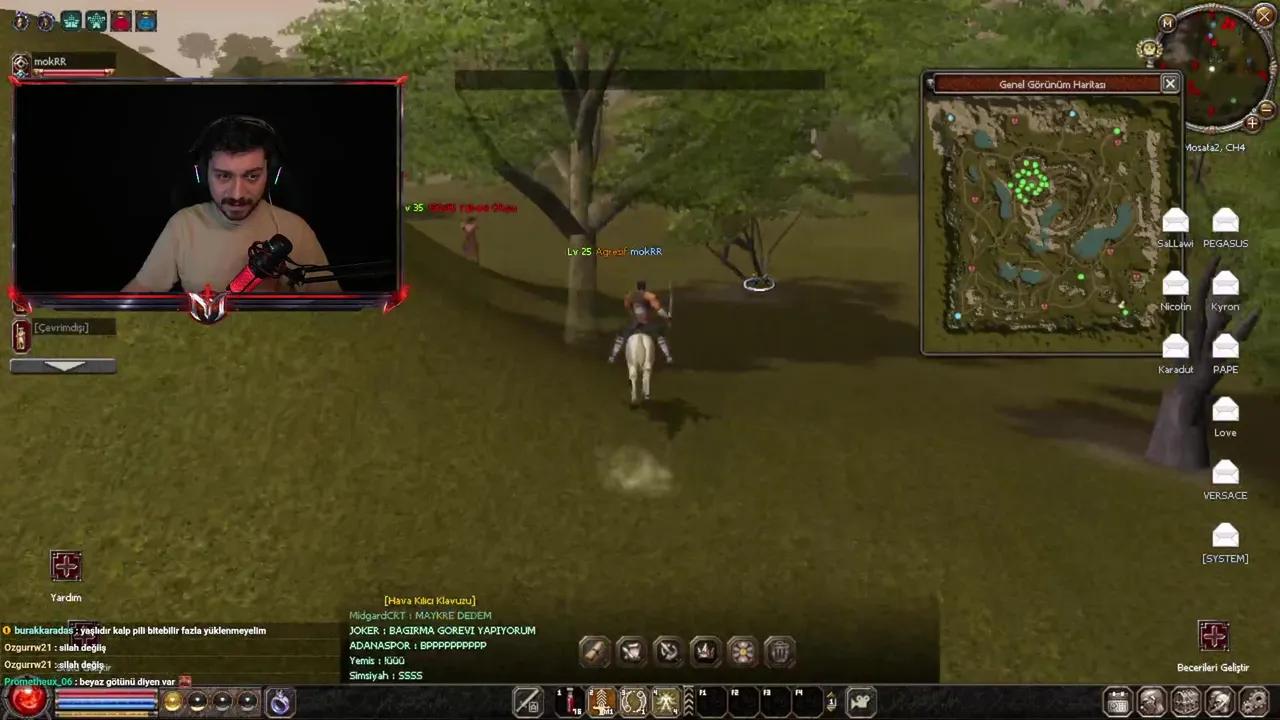This screenshot has height=720, width=1280.
Task: Zoom the minimap with the plus button
Action: point(1252,124)
